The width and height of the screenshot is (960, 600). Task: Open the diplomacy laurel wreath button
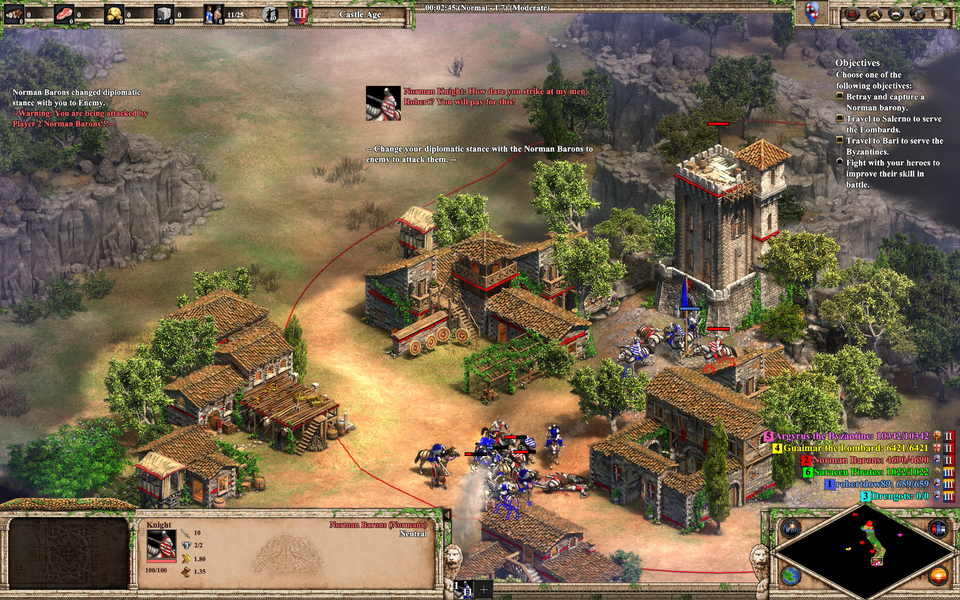click(896, 14)
